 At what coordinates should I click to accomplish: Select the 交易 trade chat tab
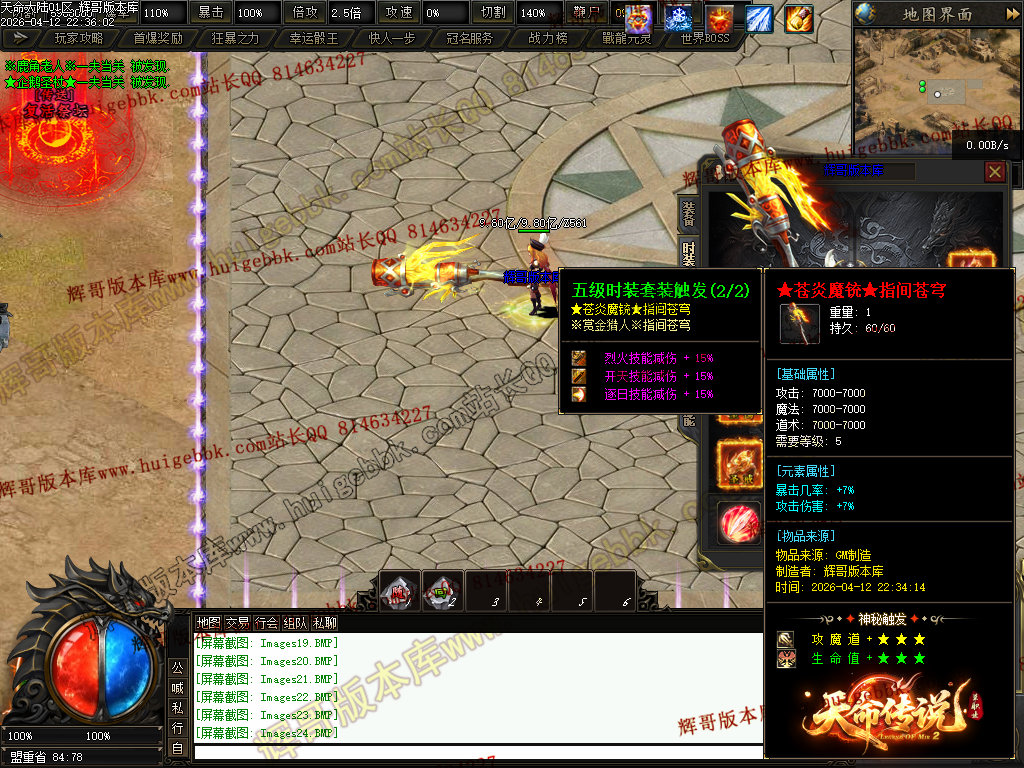(237, 622)
